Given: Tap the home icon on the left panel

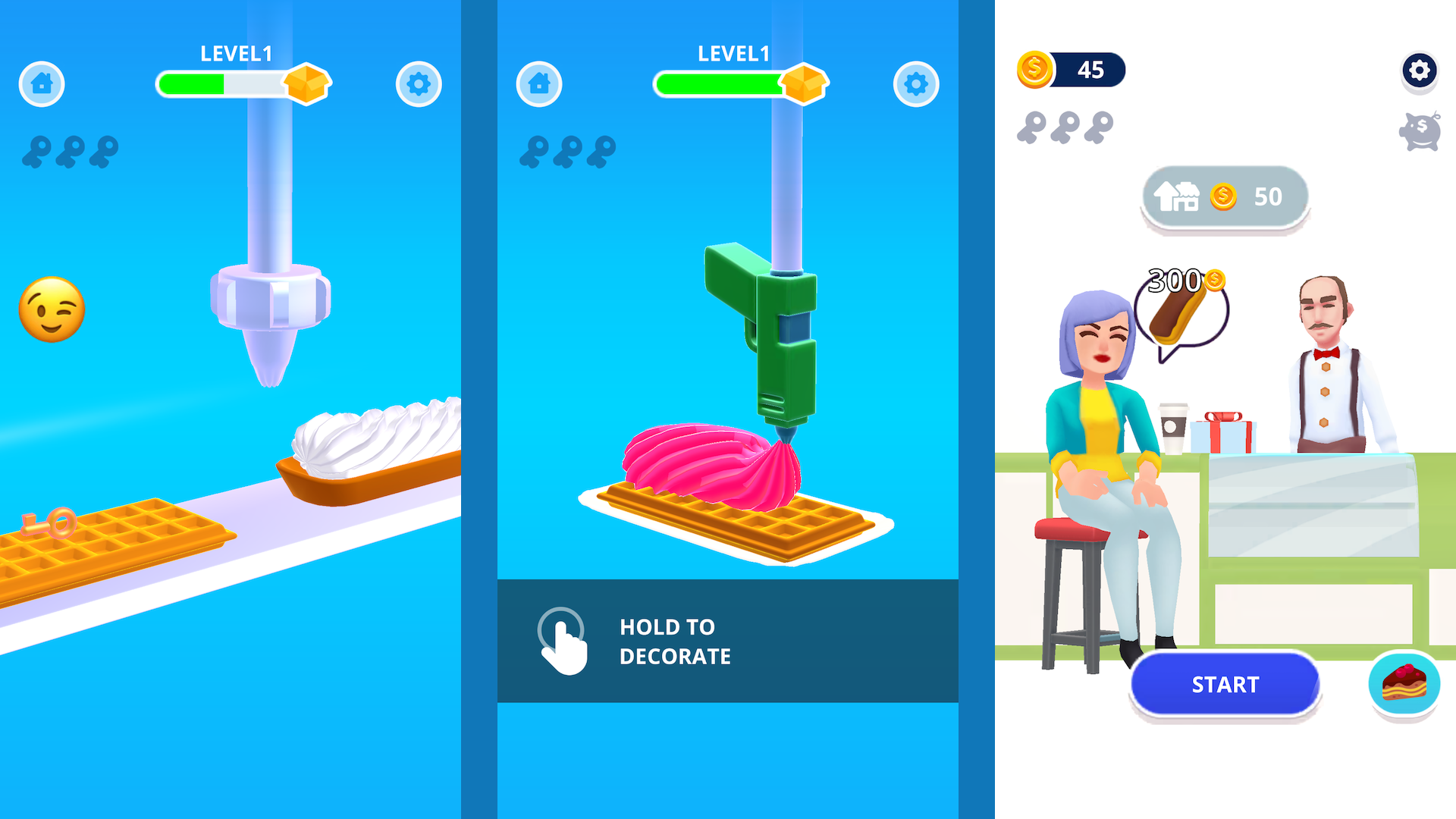Looking at the screenshot, I should pyautogui.click(x=42, y=84).
